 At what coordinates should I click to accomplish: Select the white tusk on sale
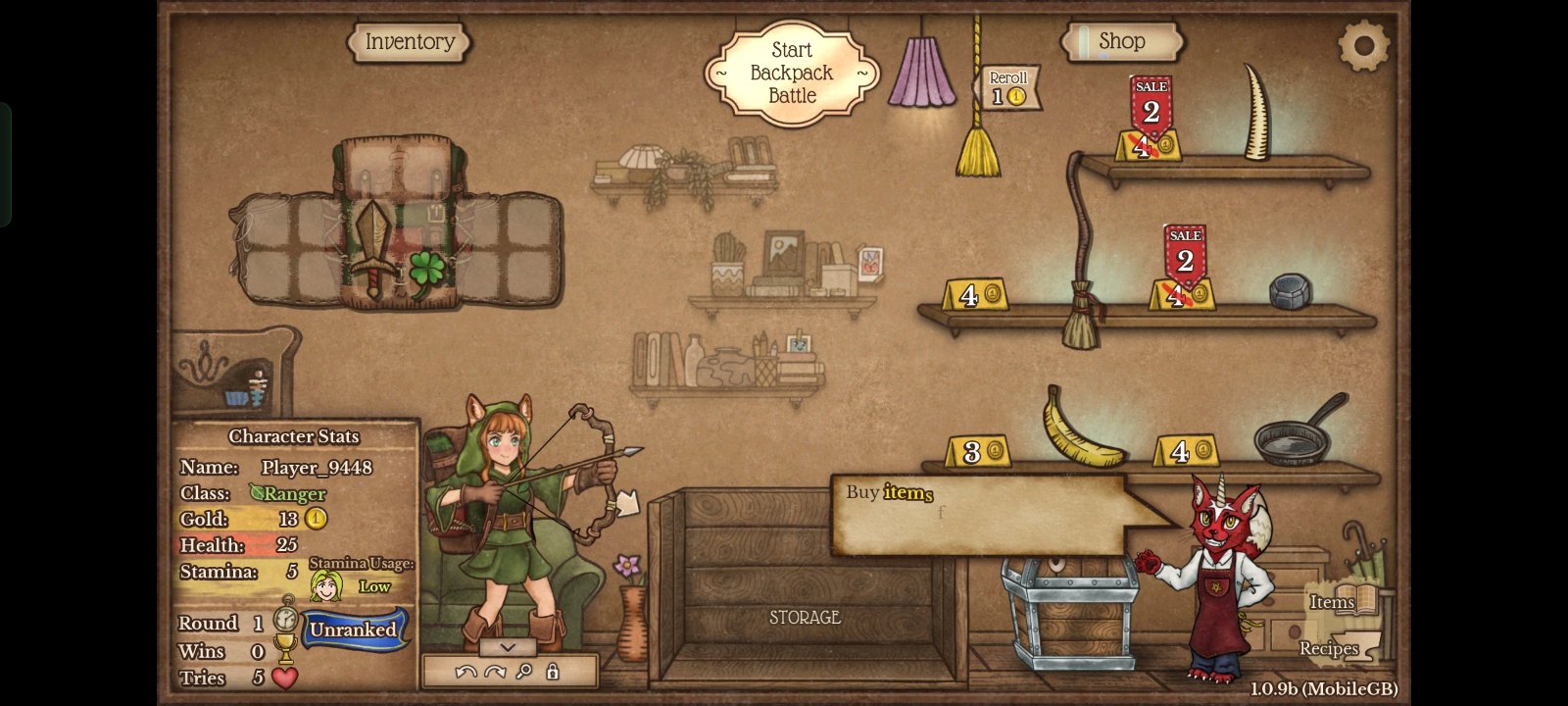coord(1255,113)
